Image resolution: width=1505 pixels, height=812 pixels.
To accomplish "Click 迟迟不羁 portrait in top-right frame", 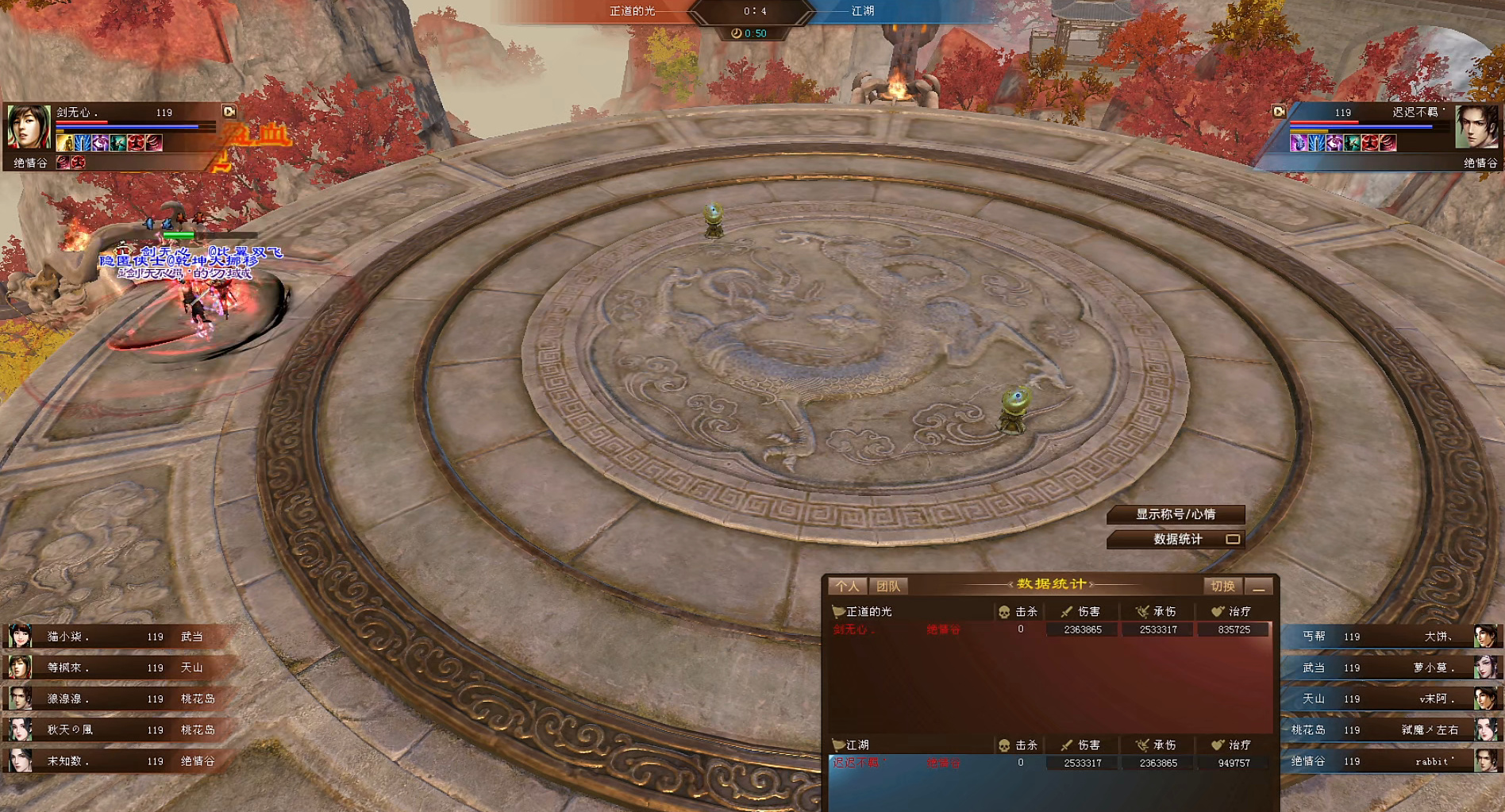I will (x=1476, y=127).
